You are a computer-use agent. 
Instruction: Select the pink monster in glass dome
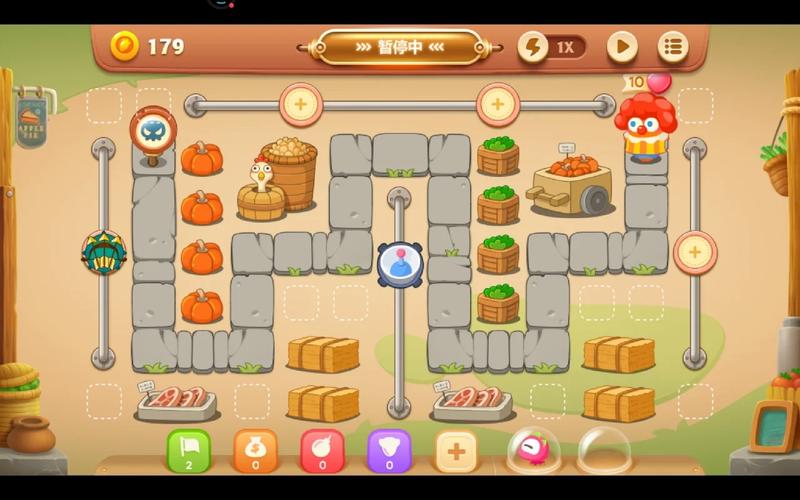[x=533, y=450]
